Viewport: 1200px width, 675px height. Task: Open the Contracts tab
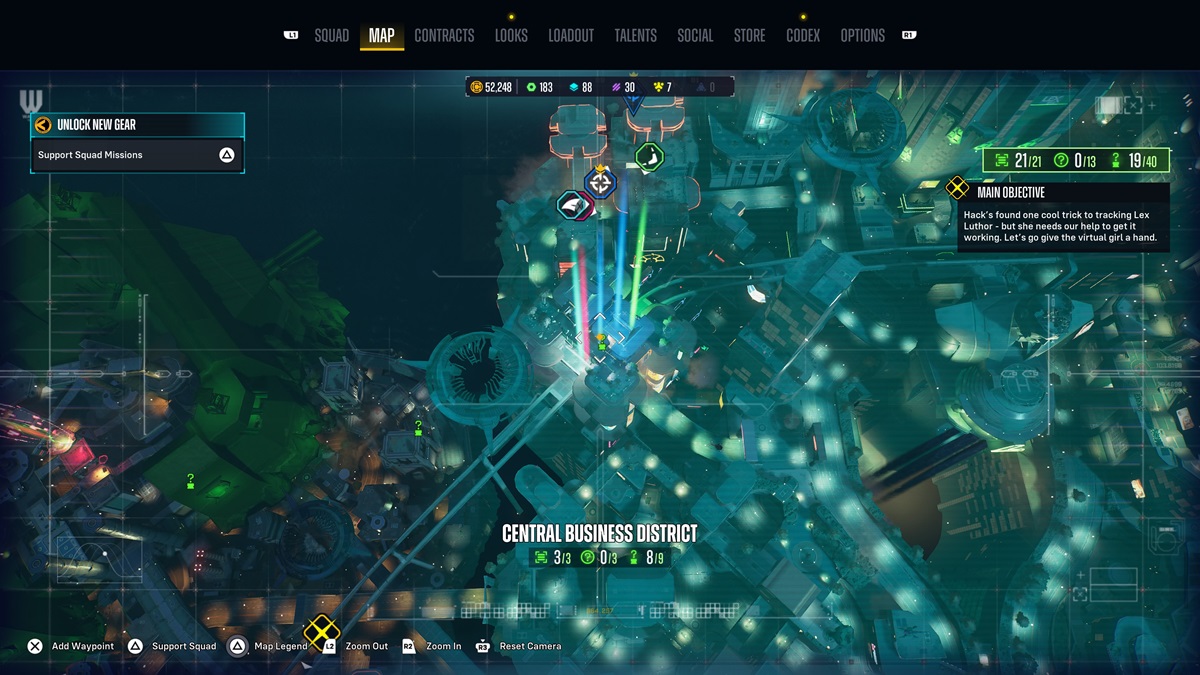tap(444, 36)
